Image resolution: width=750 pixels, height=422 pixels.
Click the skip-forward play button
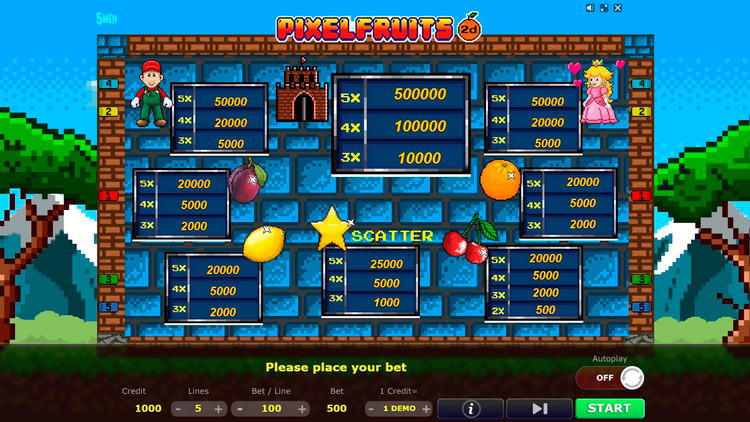point(539,408)
